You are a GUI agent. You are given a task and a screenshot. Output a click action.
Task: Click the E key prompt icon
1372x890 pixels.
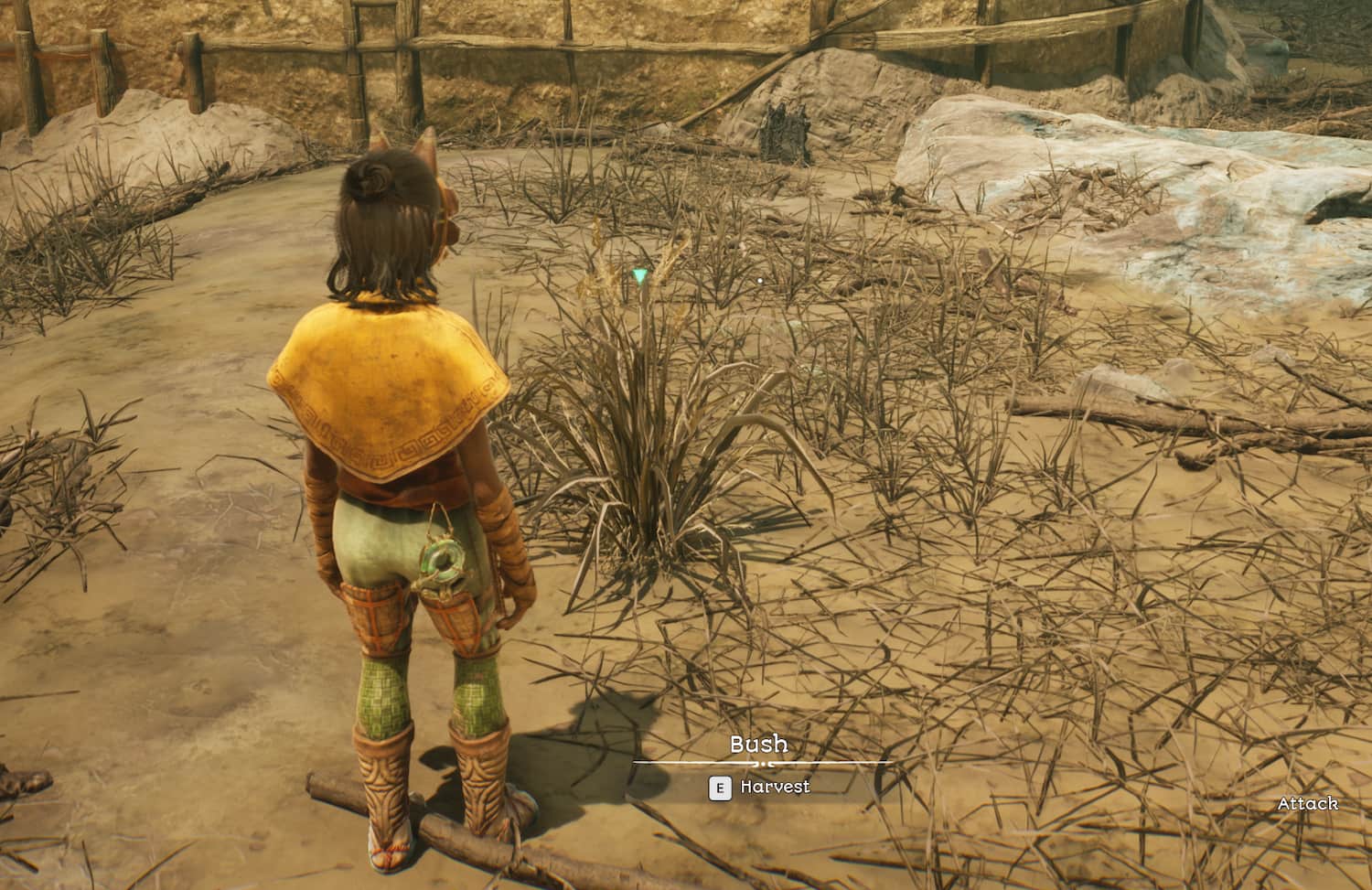click(x=719, y=785)
